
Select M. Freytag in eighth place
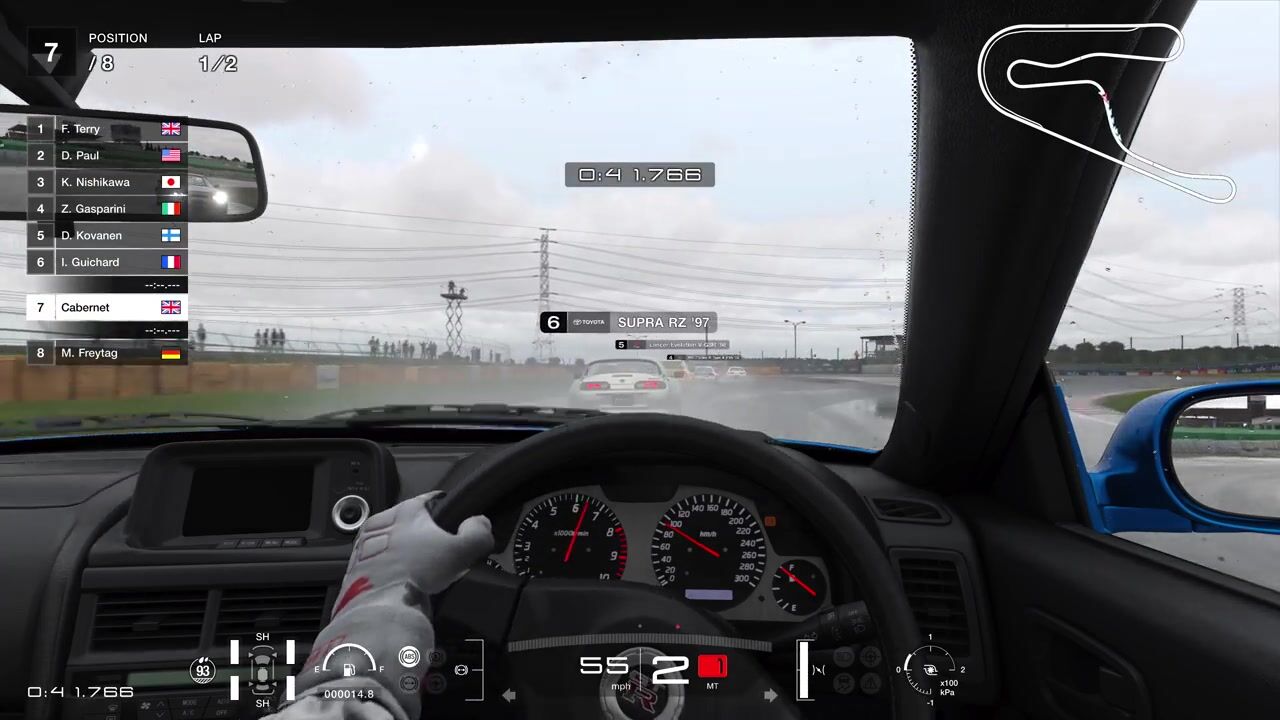click(106, 353)
